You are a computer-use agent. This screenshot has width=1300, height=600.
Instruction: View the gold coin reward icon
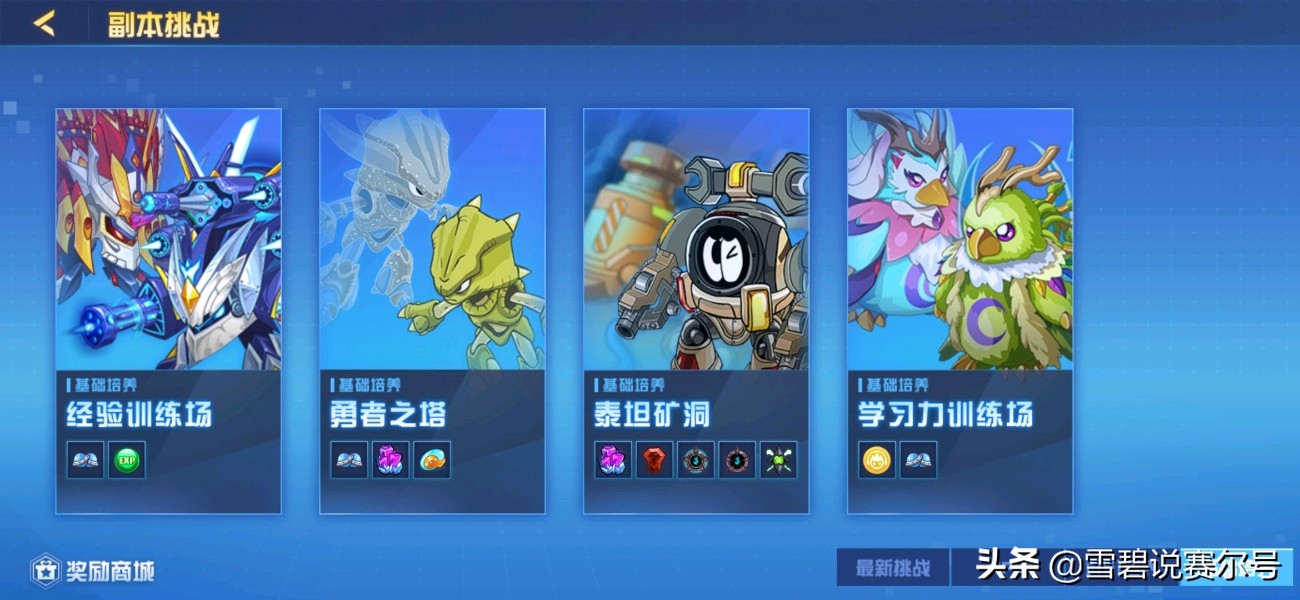(x=877, y=460)
